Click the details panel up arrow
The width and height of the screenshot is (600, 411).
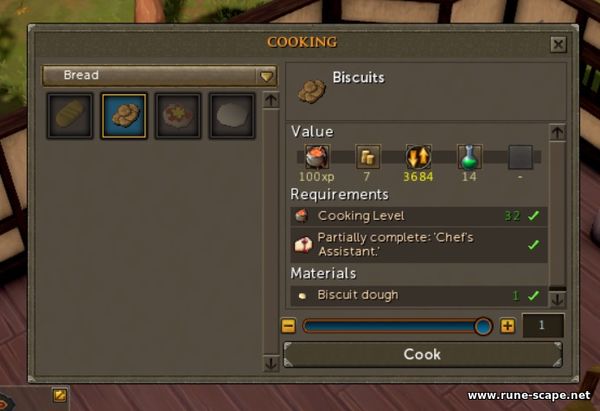[557, 132]
